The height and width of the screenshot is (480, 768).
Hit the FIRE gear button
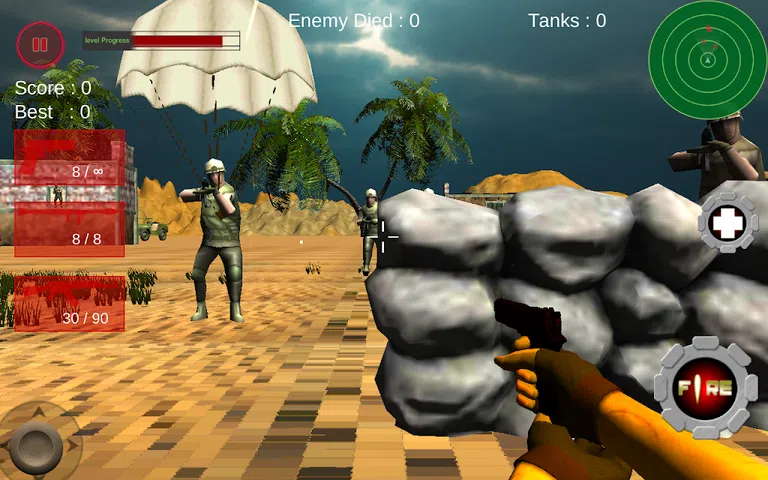click(x=705, y=387)
